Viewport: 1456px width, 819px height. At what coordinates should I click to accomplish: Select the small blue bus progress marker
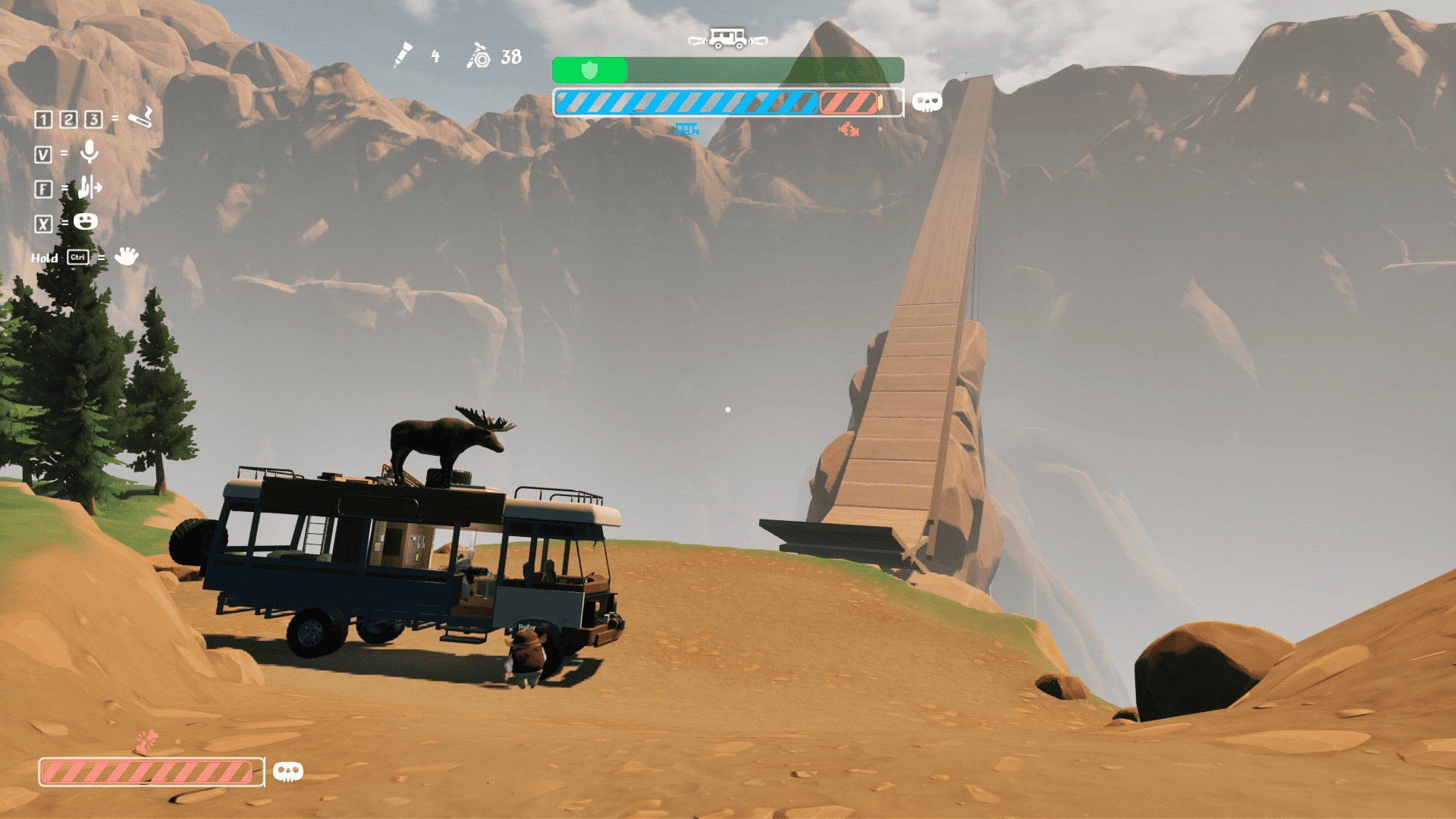click(x=686, y=130)
